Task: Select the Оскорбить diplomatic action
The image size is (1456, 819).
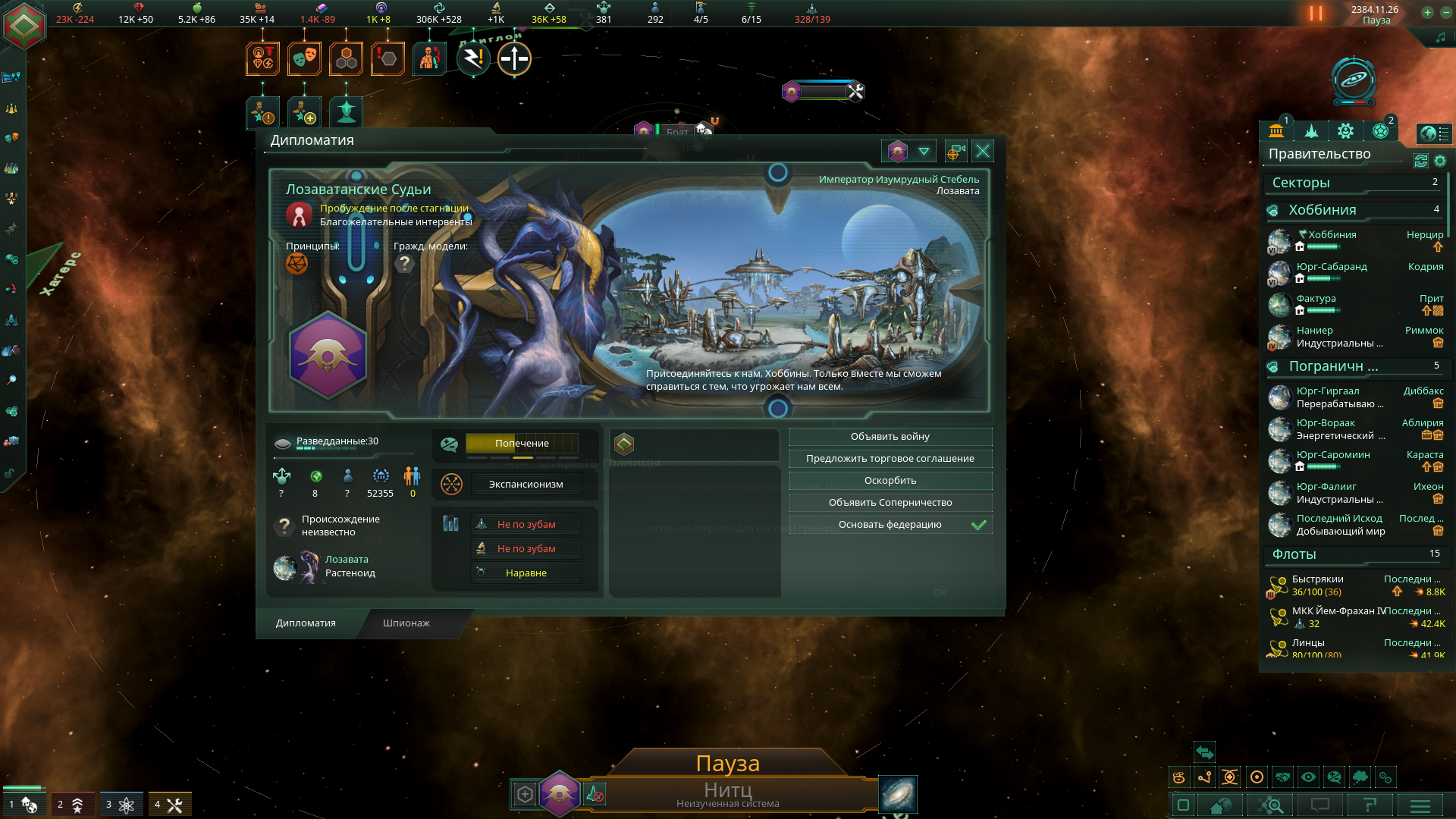Action: tap(890, 481)
